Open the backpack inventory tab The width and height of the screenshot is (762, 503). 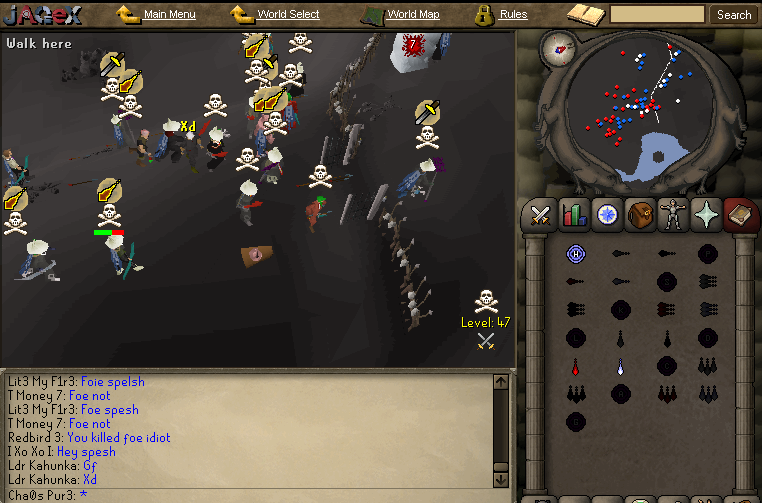[640, 214]
